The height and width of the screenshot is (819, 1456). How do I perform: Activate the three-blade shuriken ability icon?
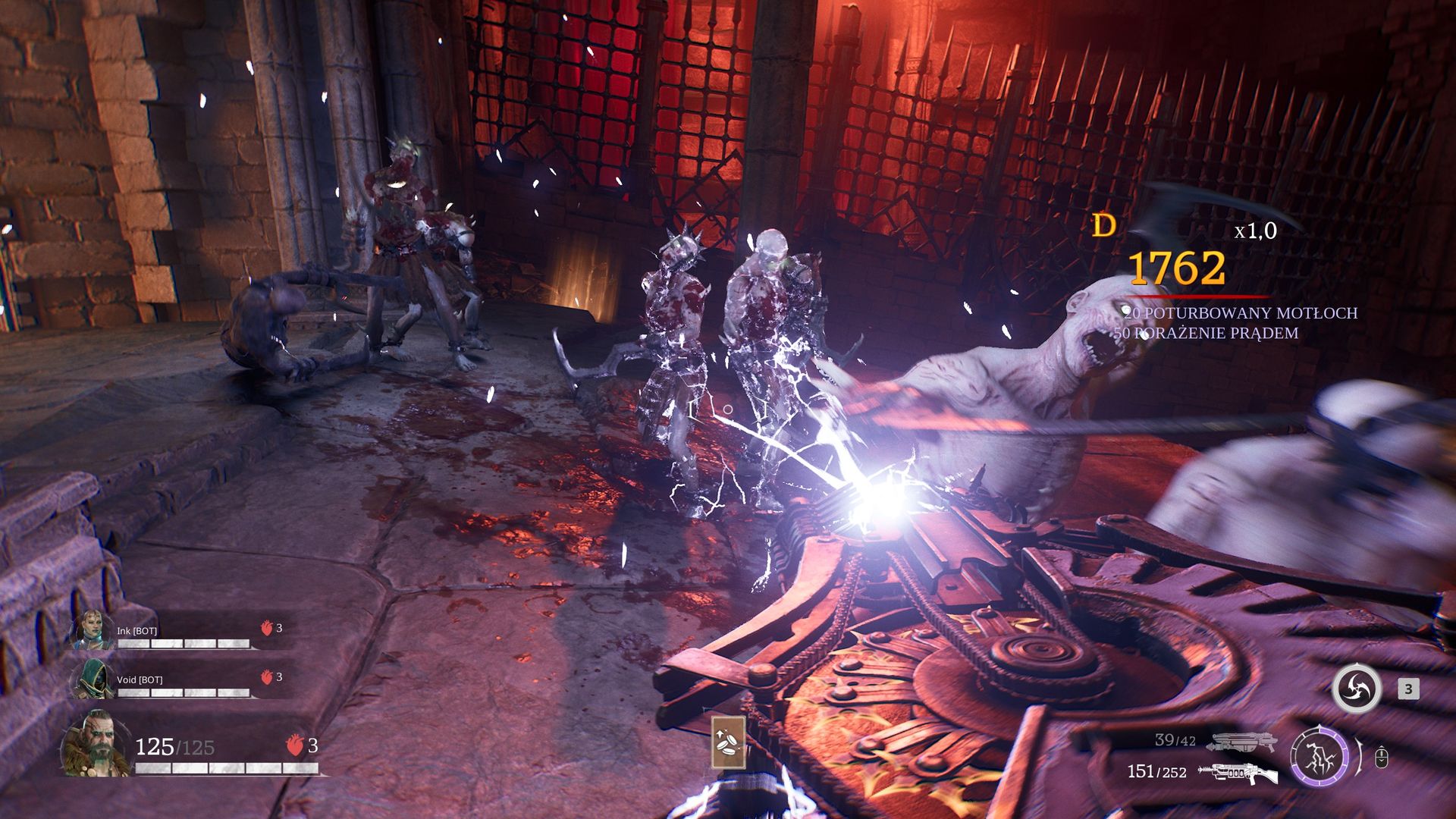tap(1356, 689)
